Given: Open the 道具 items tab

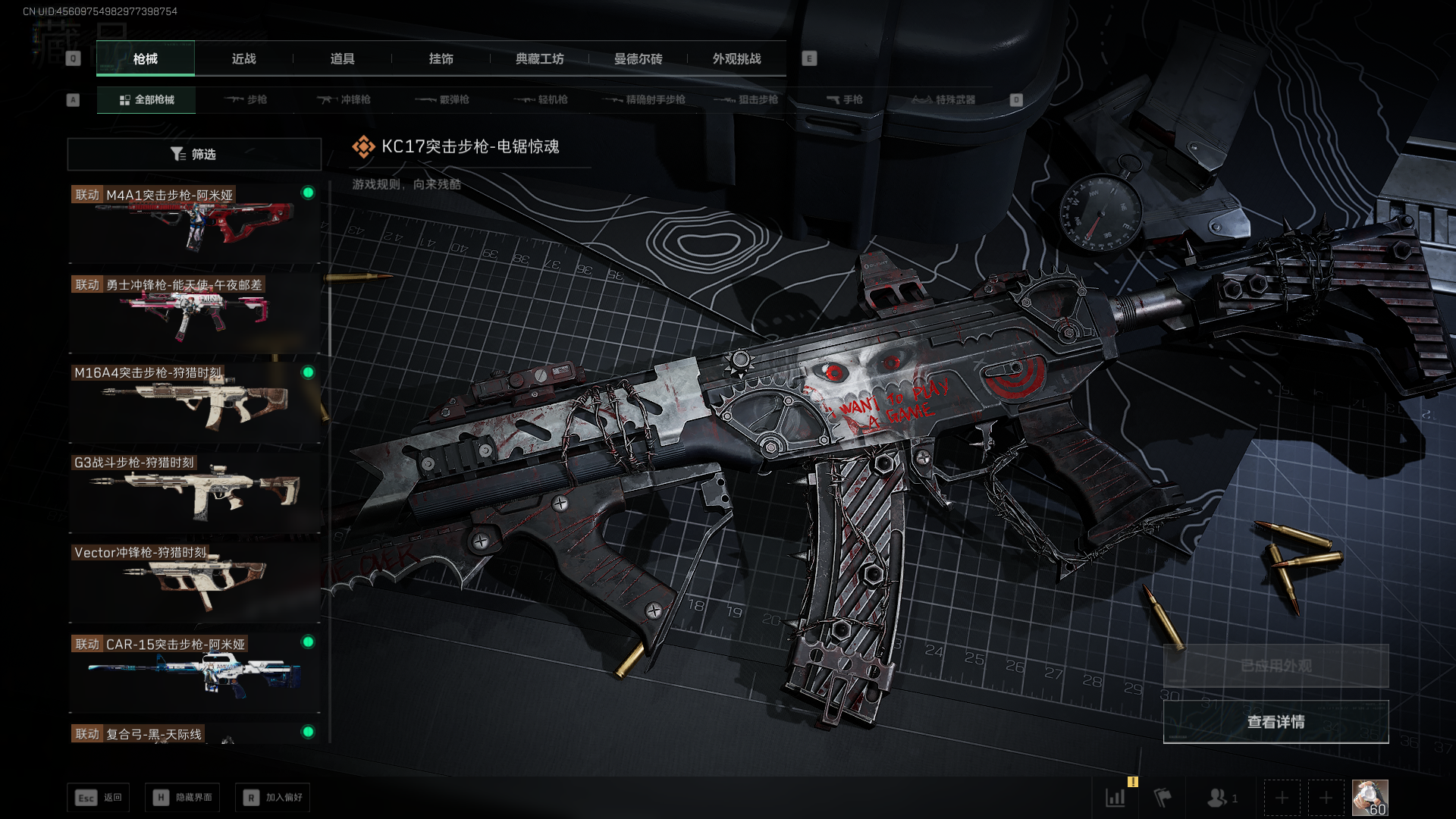Looking at the screenshot, I should pos(342,58).
